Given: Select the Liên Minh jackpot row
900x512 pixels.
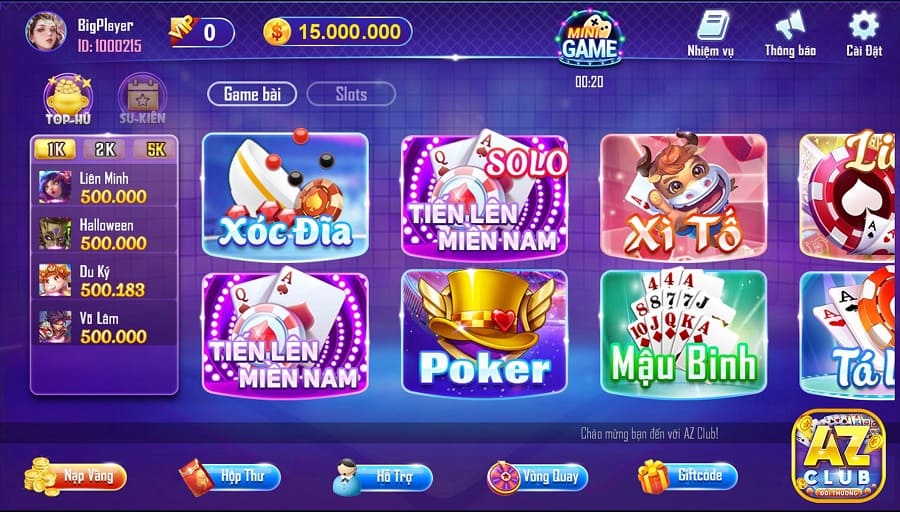Looking at the screenshot, I should click(x=104, y=187).
